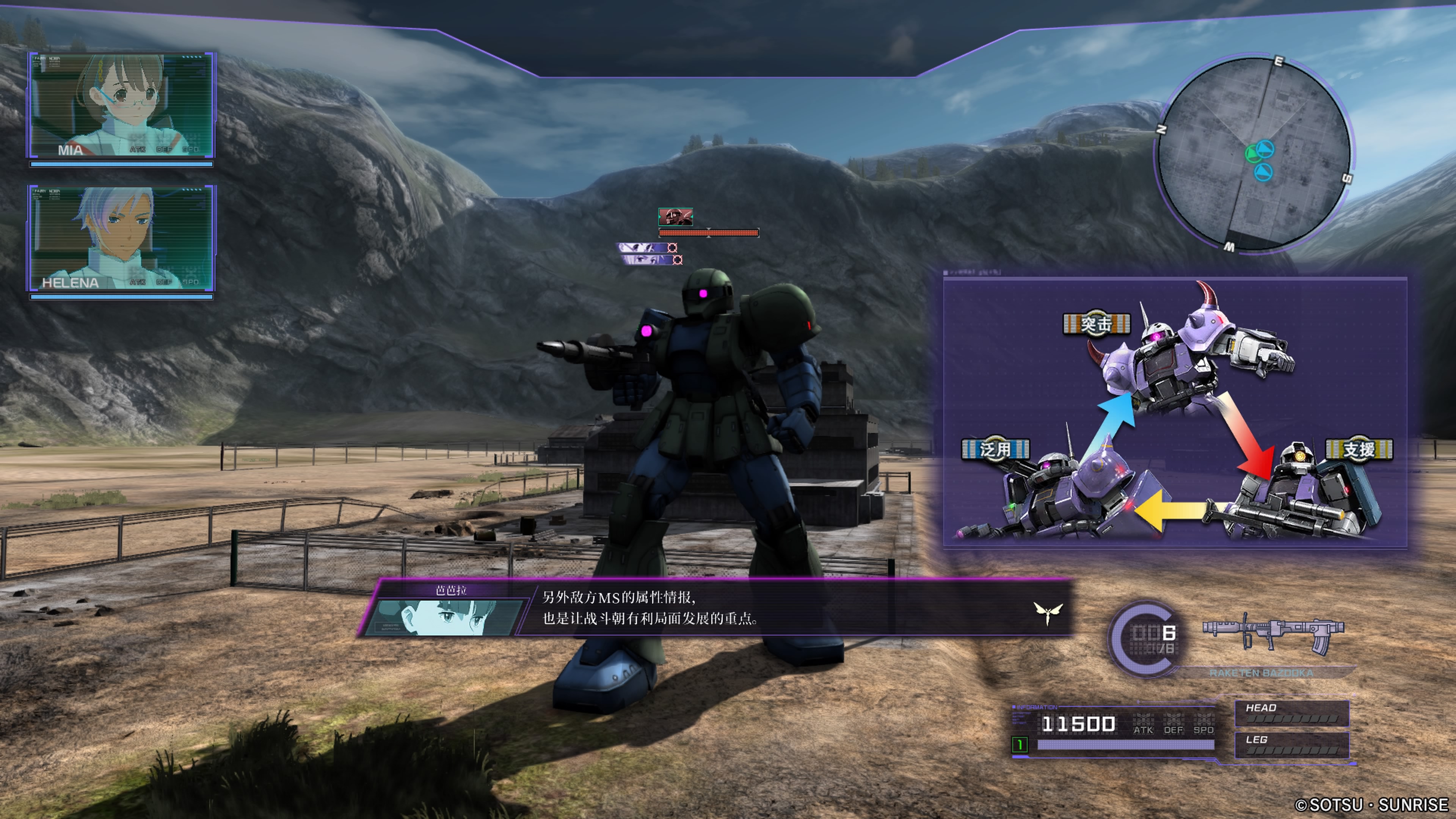Choose the 泛用 general type label
Viewport: 1456px width, 819px height.
pos(995,450)
